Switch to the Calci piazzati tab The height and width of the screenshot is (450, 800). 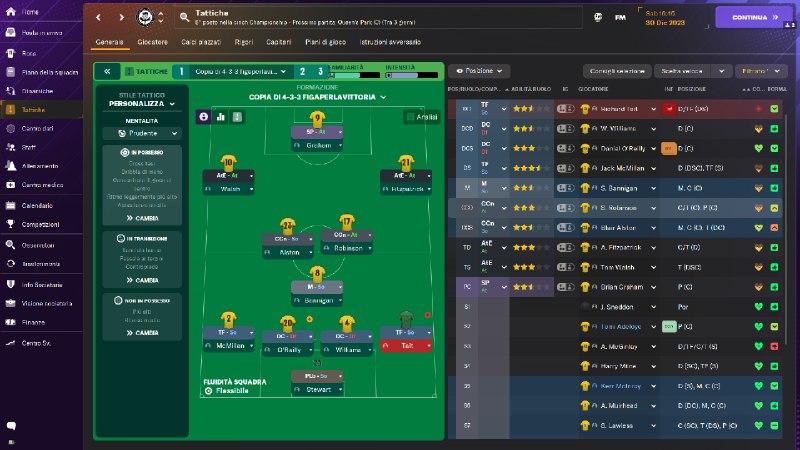pyautogui.click(x=201, y=42)
